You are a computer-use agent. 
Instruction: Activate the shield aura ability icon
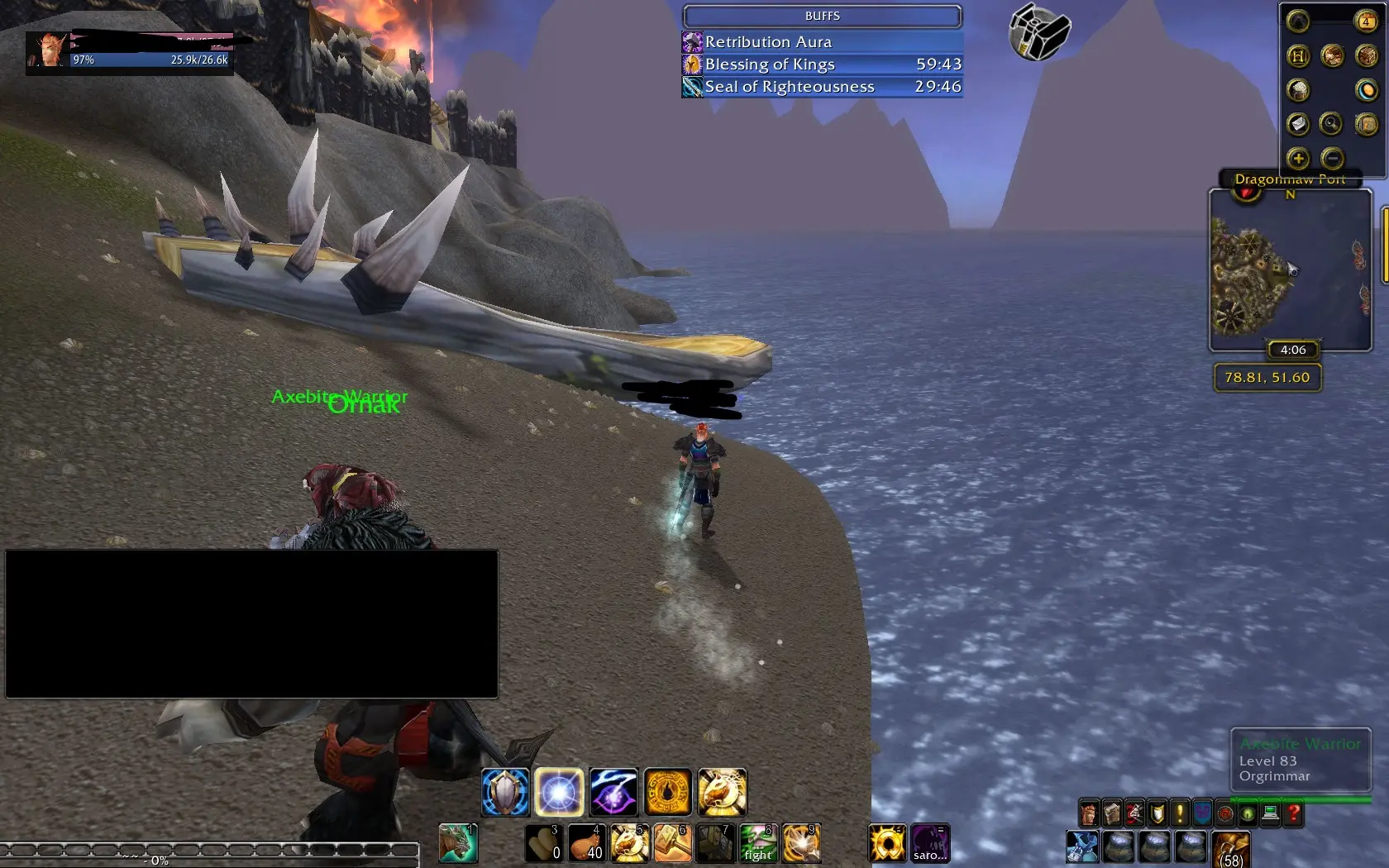click(x=505, y=792)
